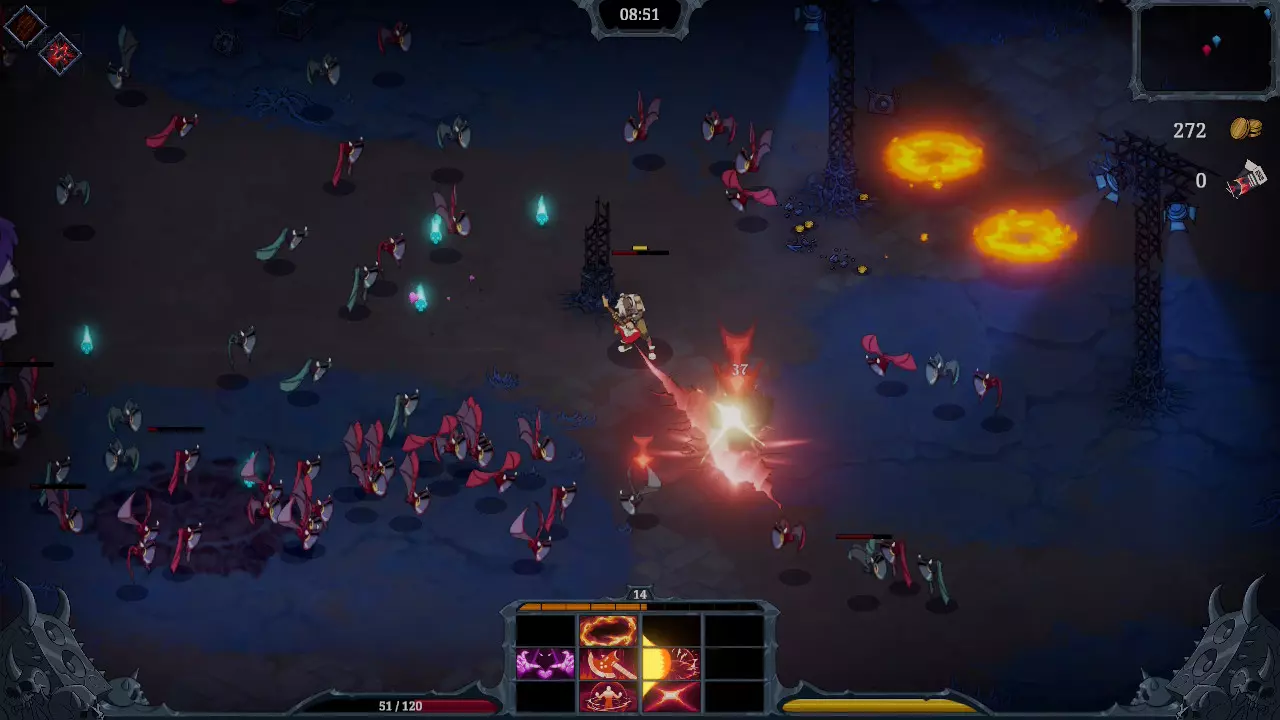Screen dimensions: 1280x720
Task: Select the red ticket item icon
Action: (1247, 180)
